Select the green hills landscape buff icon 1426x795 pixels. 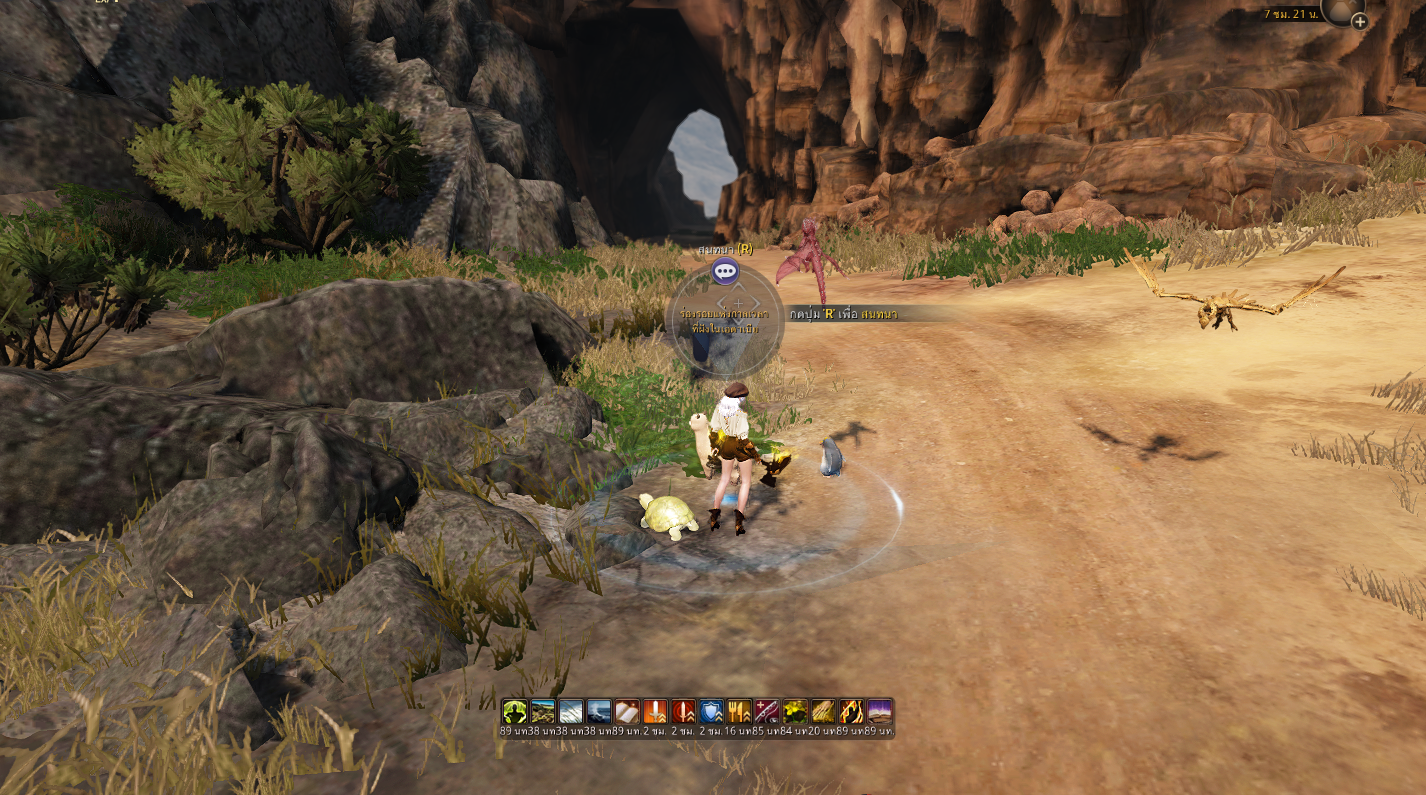pyautogui.click(x=543, y=711)
